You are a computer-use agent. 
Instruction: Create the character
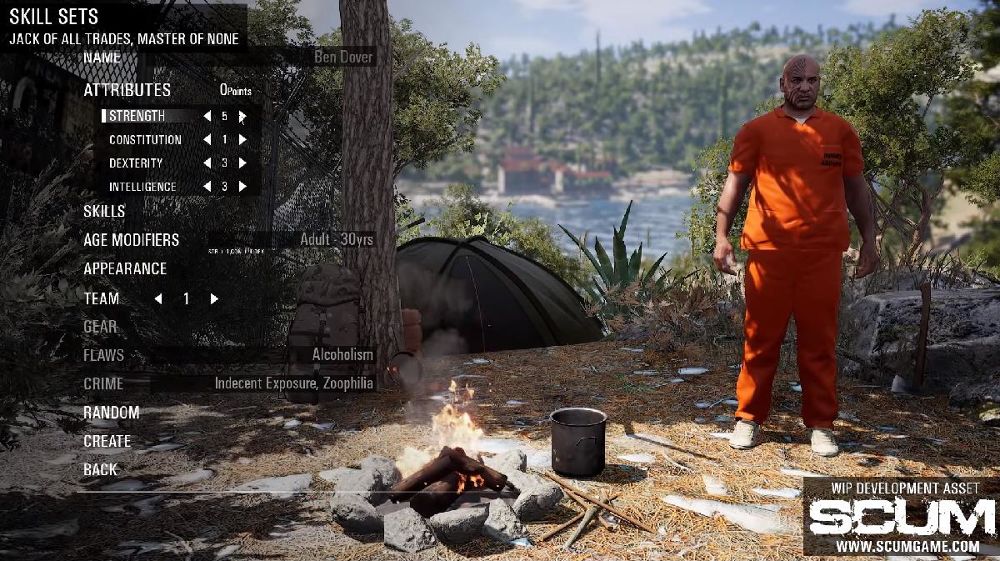tap(107, 441)
